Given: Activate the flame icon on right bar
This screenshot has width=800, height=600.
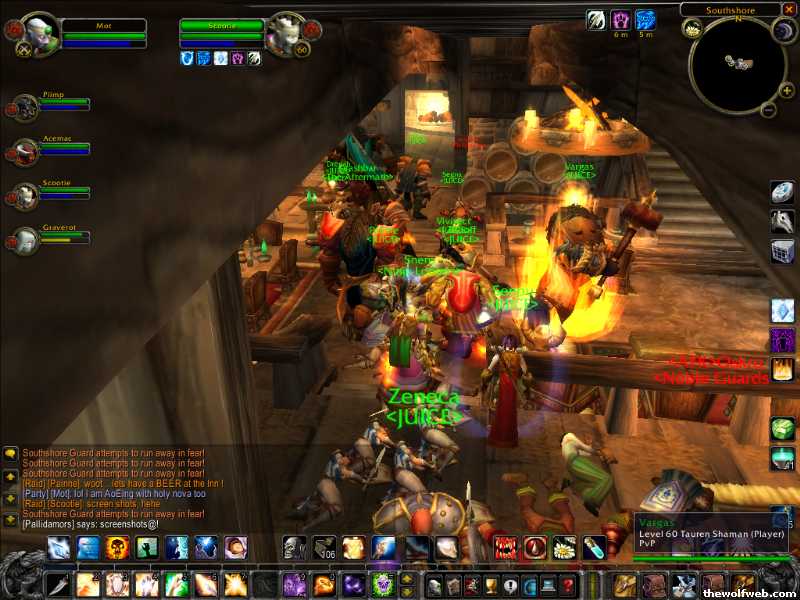Looking at the screenshot, I should (x=782, y=369).
